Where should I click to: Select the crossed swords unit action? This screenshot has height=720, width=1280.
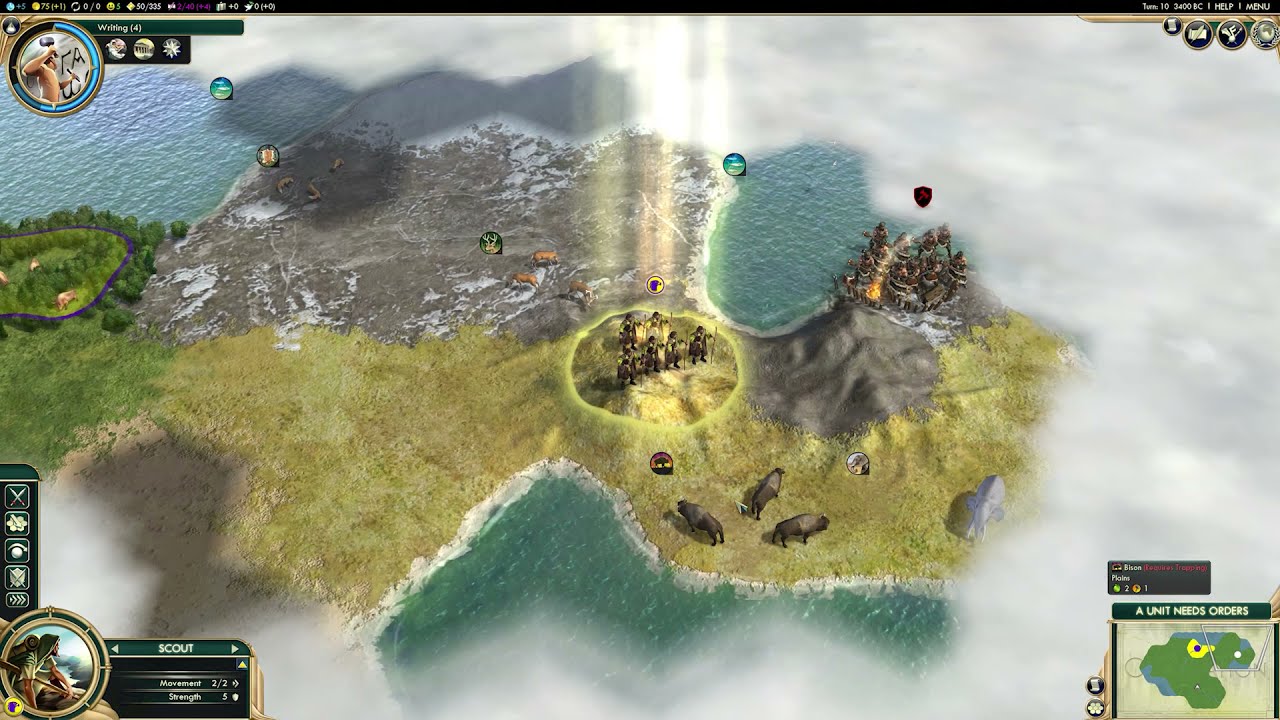[x=18, y=497]
